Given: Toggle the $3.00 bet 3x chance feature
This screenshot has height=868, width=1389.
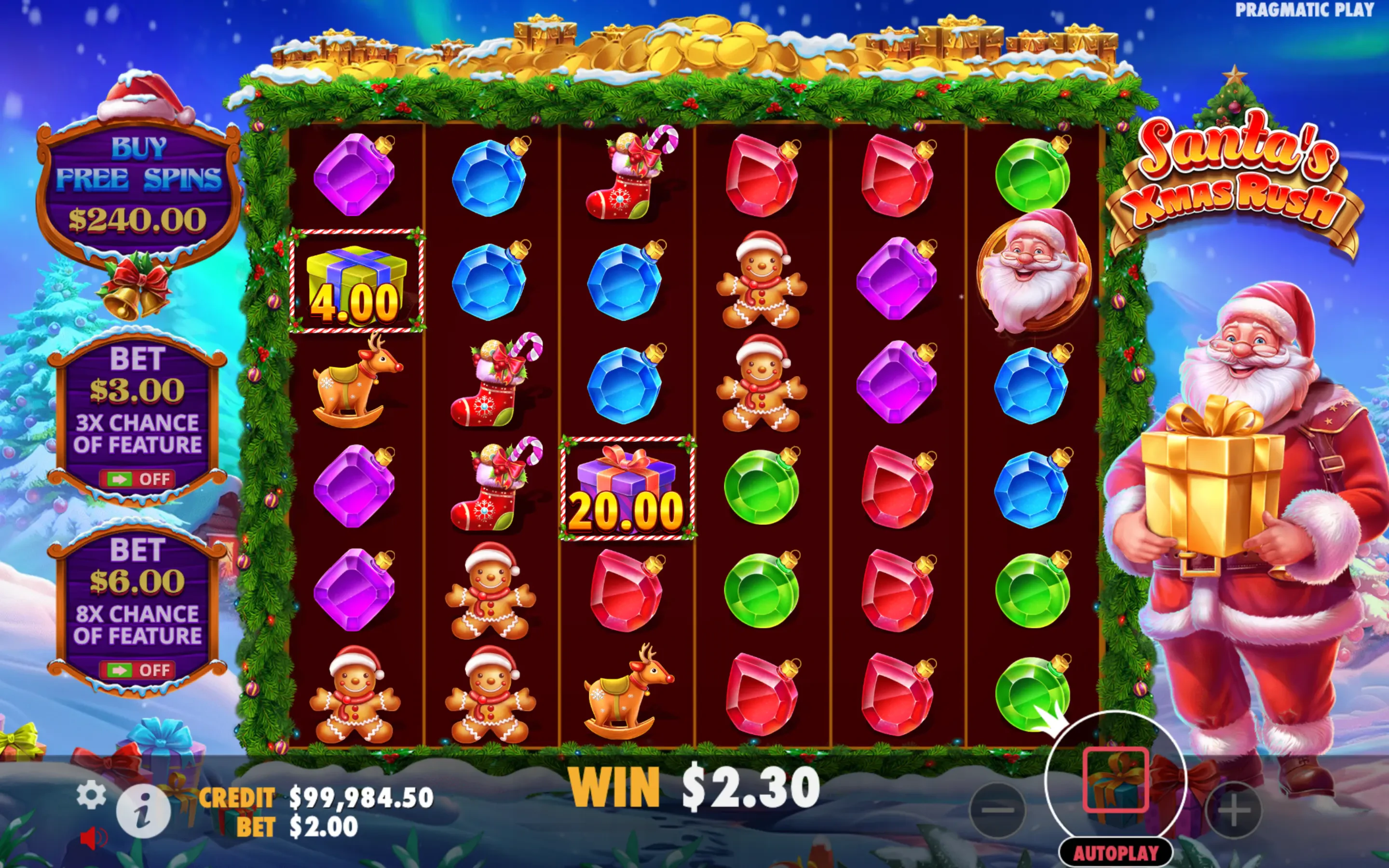Looking at the screenshot, I should 137,478.
